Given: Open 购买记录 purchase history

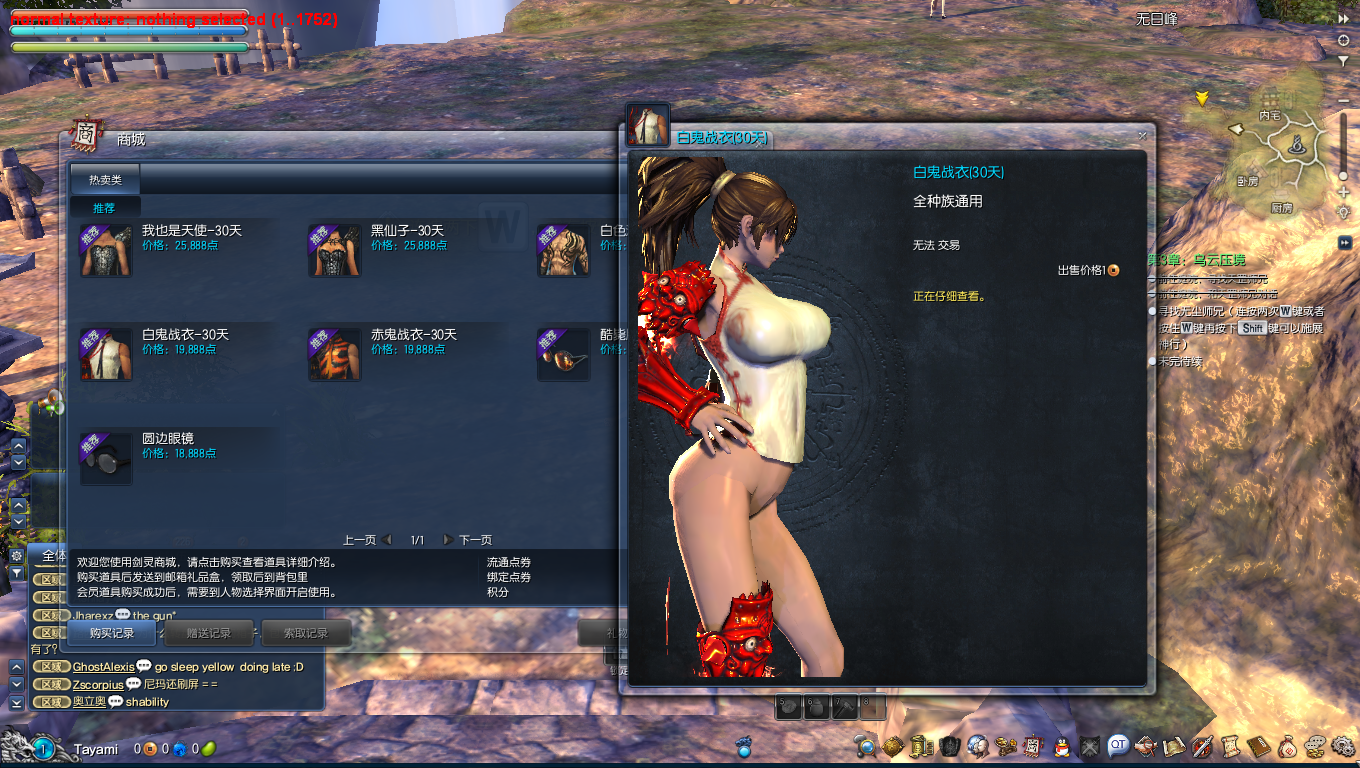Looking at the screenshot, I should (111, 633).
